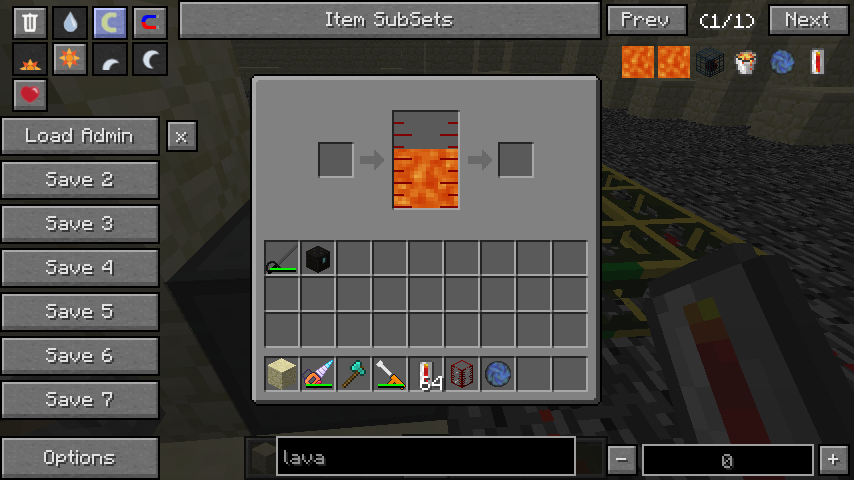Pick the diamond-headed axe hotbar slot
The height and width of the screenshot is (480, 854).
355,374
